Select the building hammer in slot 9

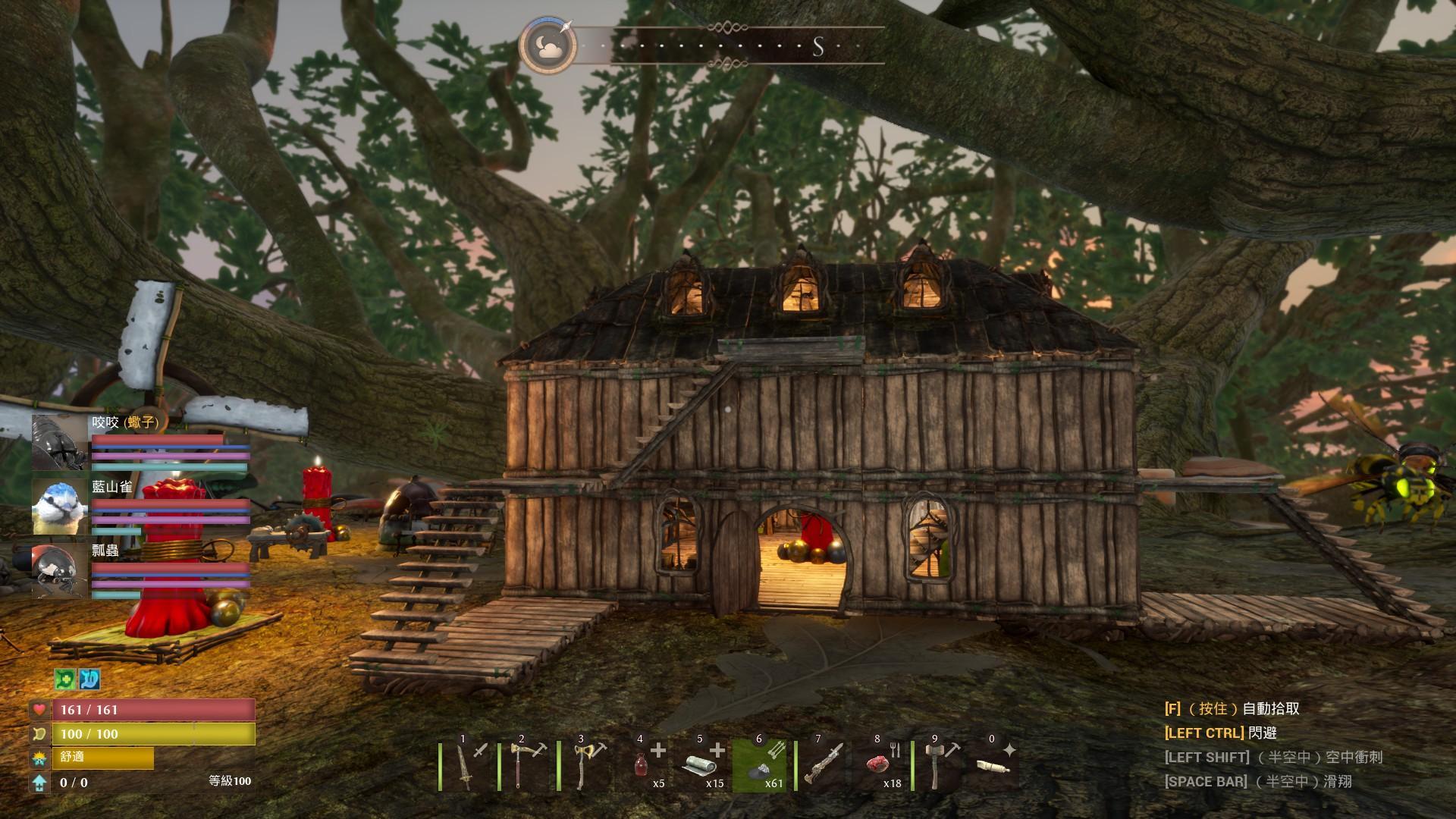tap(940, 766)
